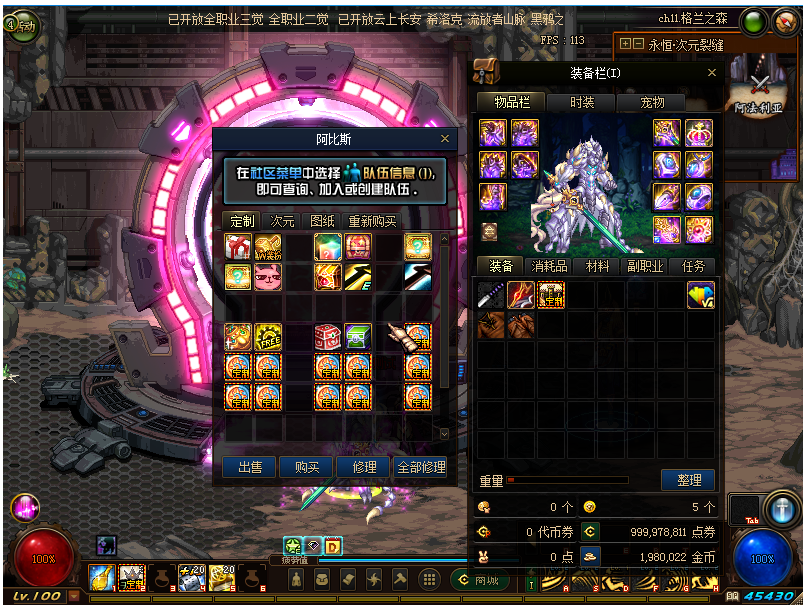Switch to the 时装 costume tab

pyautogui.click(x=582, y=102)
